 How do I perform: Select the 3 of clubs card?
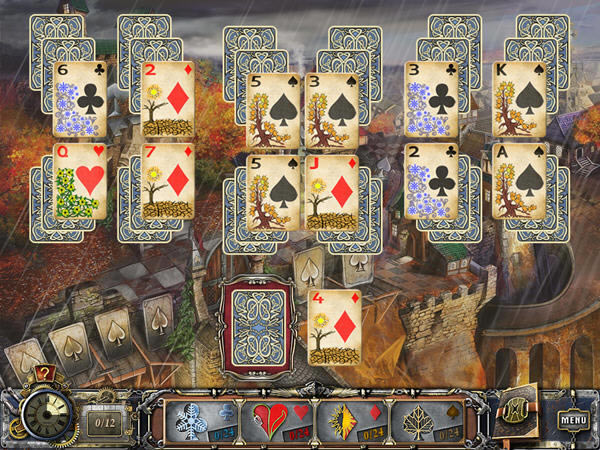point(431,99)
